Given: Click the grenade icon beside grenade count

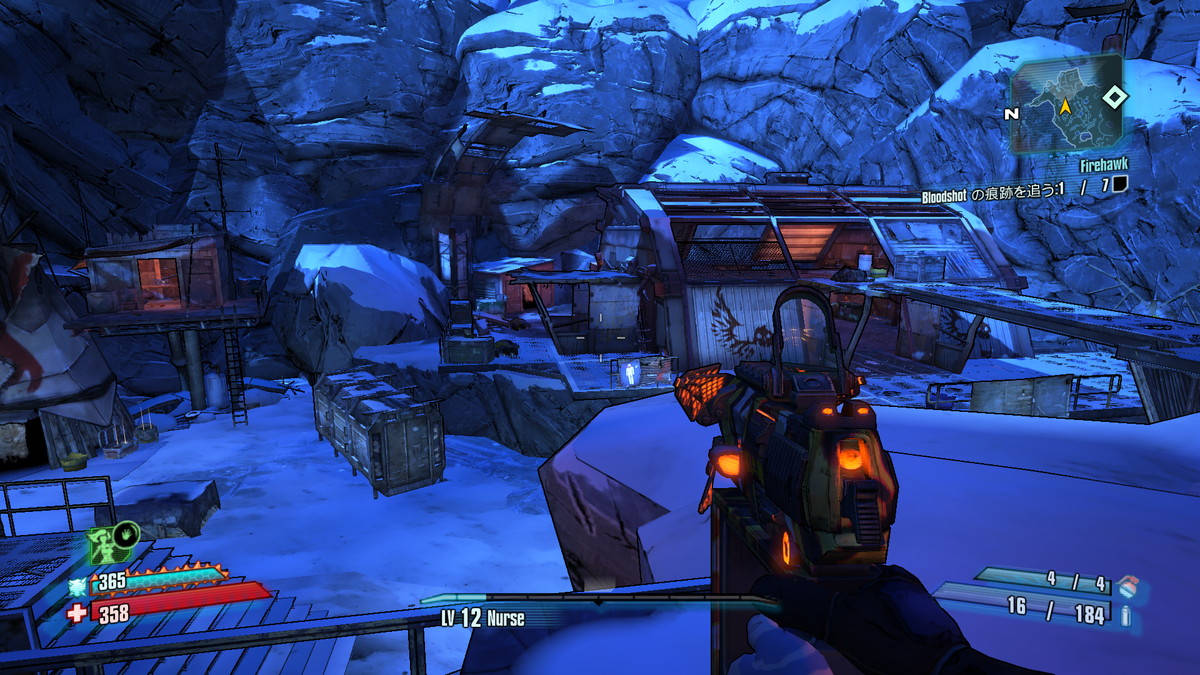Looking at the screenshot, I should tap(1127, 584).
